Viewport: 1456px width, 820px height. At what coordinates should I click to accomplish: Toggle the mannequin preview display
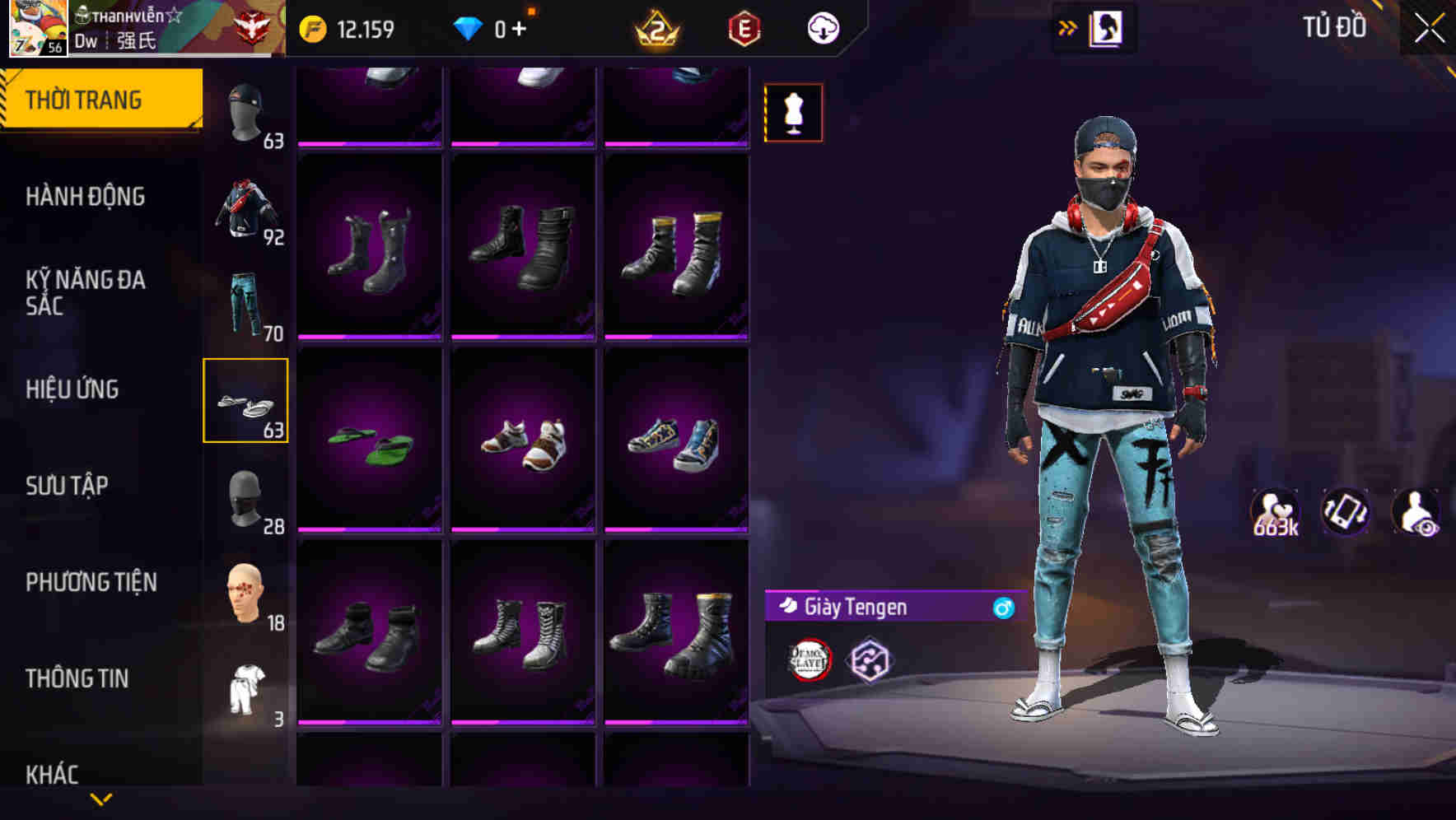pyautogui.click(x=793, y=111)
